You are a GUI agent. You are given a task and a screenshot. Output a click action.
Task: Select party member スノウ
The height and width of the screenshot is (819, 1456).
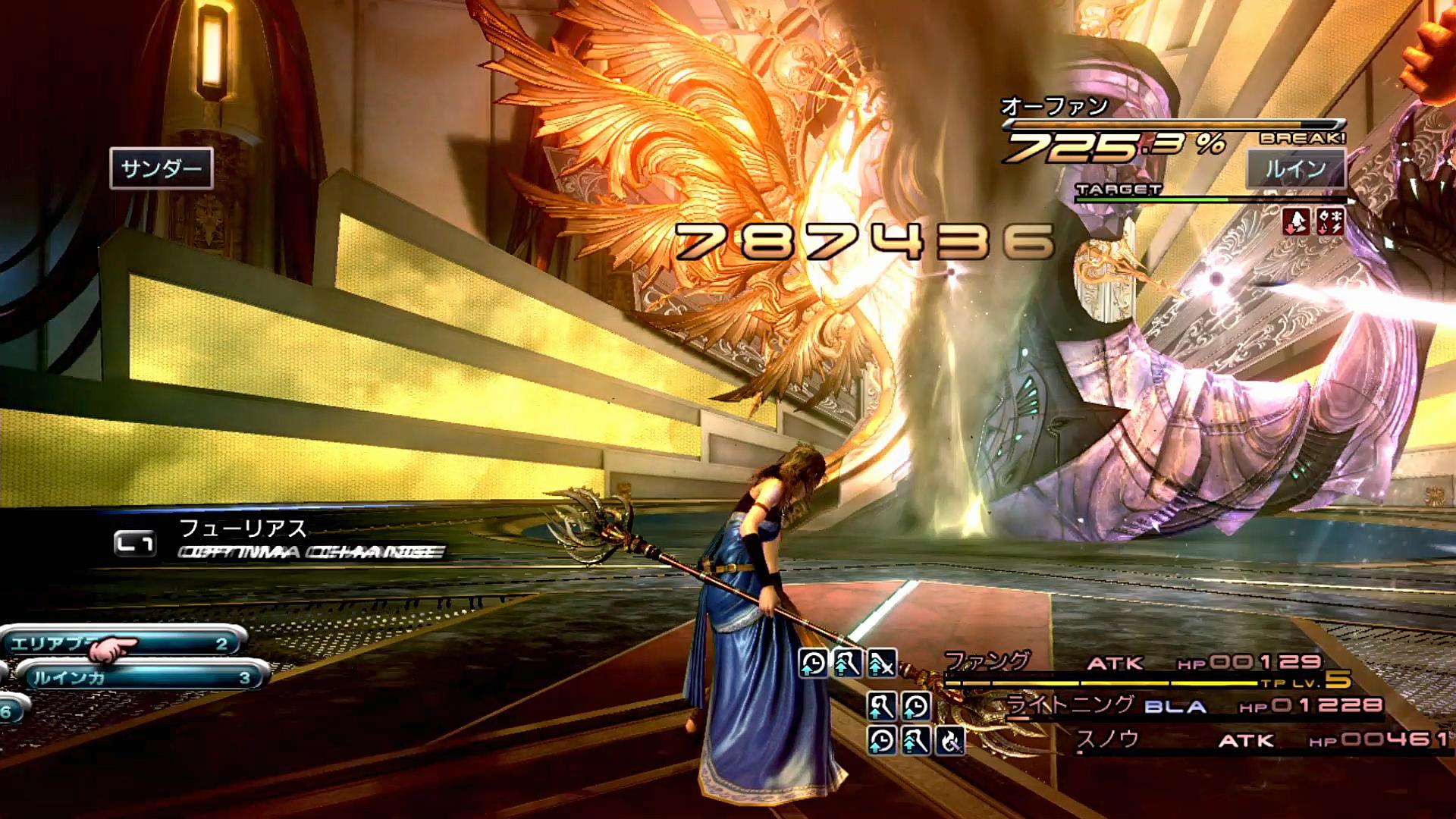click(x=1108, y=739)
